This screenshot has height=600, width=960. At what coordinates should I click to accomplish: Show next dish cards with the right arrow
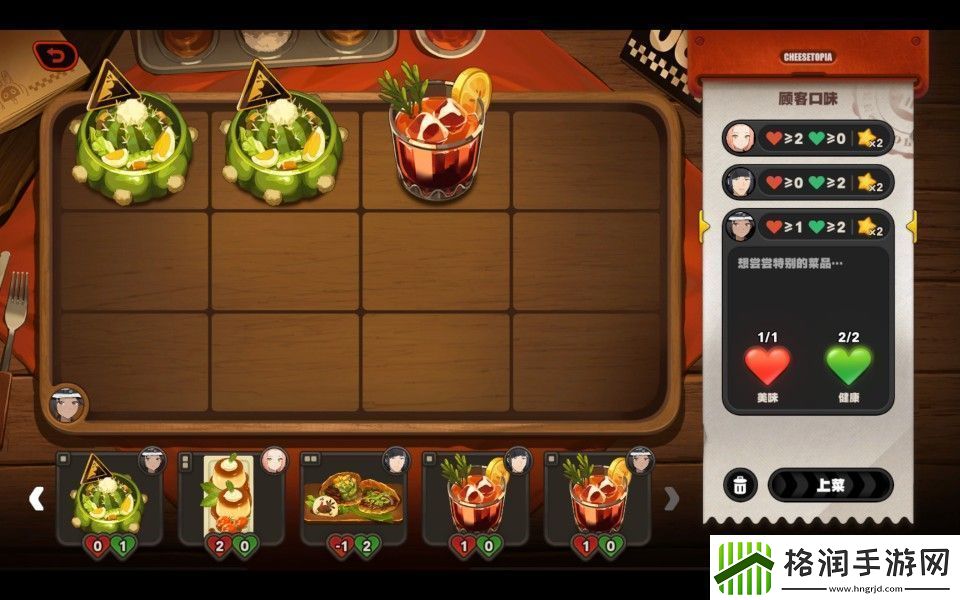click(673, 498)
